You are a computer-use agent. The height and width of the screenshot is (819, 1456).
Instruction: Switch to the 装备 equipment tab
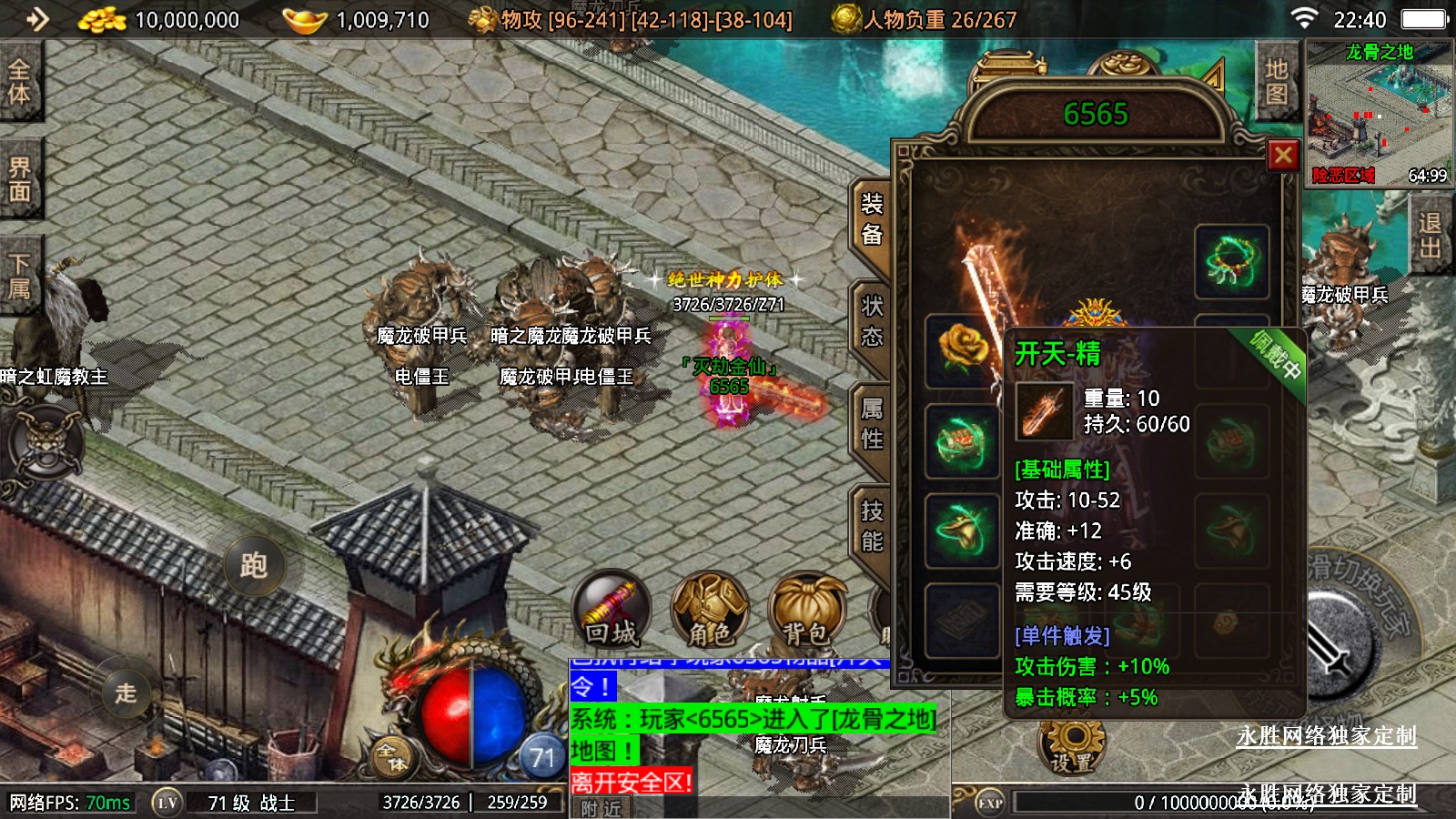point(872,219)
